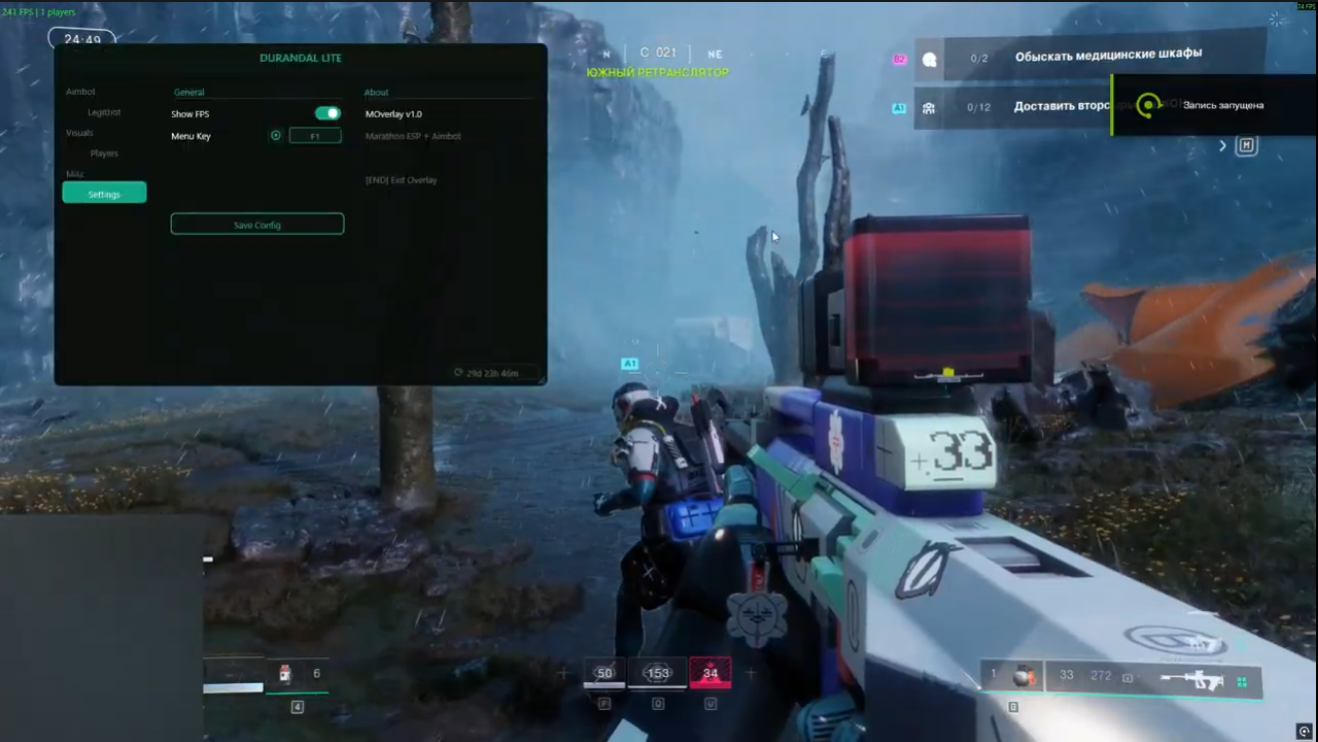1318x742 pixels.
Task: Toggle the Show FPS switch
Action: 327,114
